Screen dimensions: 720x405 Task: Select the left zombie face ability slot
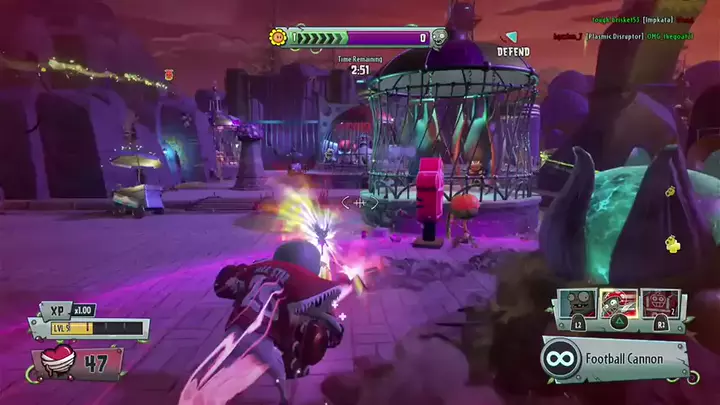click(x=576, y=304)
